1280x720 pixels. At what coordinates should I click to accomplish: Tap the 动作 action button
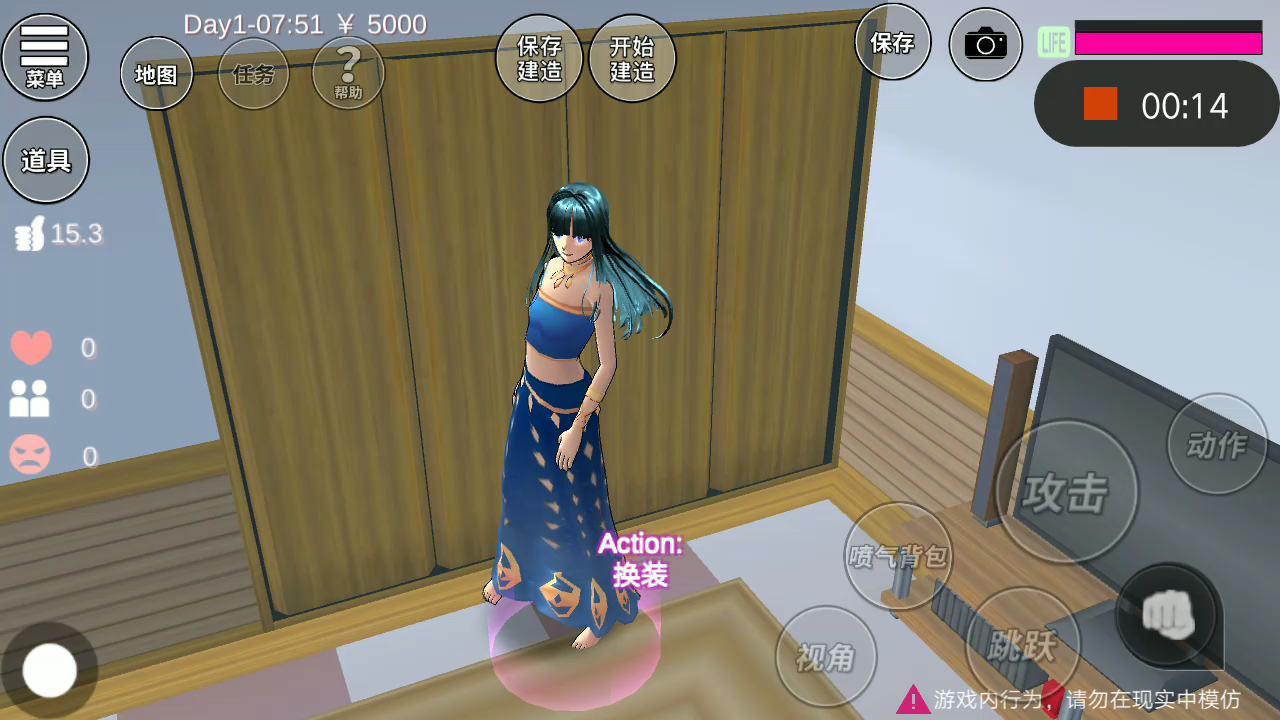click(x=1217, y=444)
